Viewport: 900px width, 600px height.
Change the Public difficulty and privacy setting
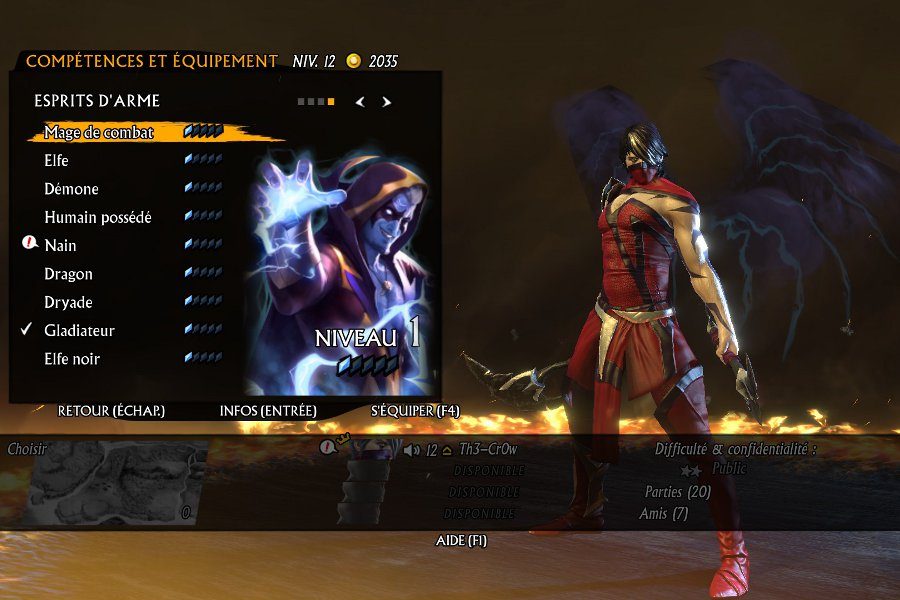point(728,468)
